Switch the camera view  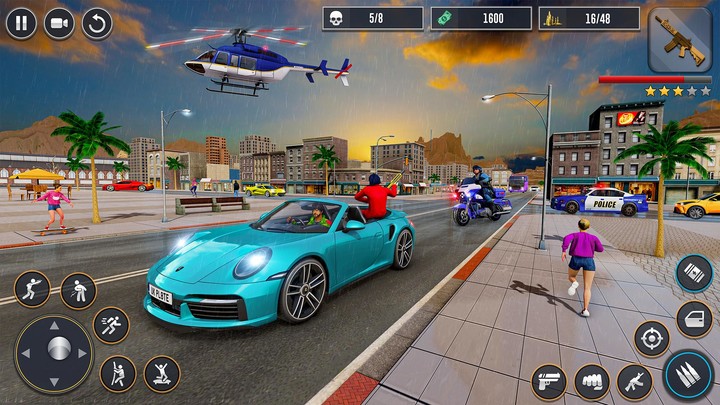coord(59,22)
